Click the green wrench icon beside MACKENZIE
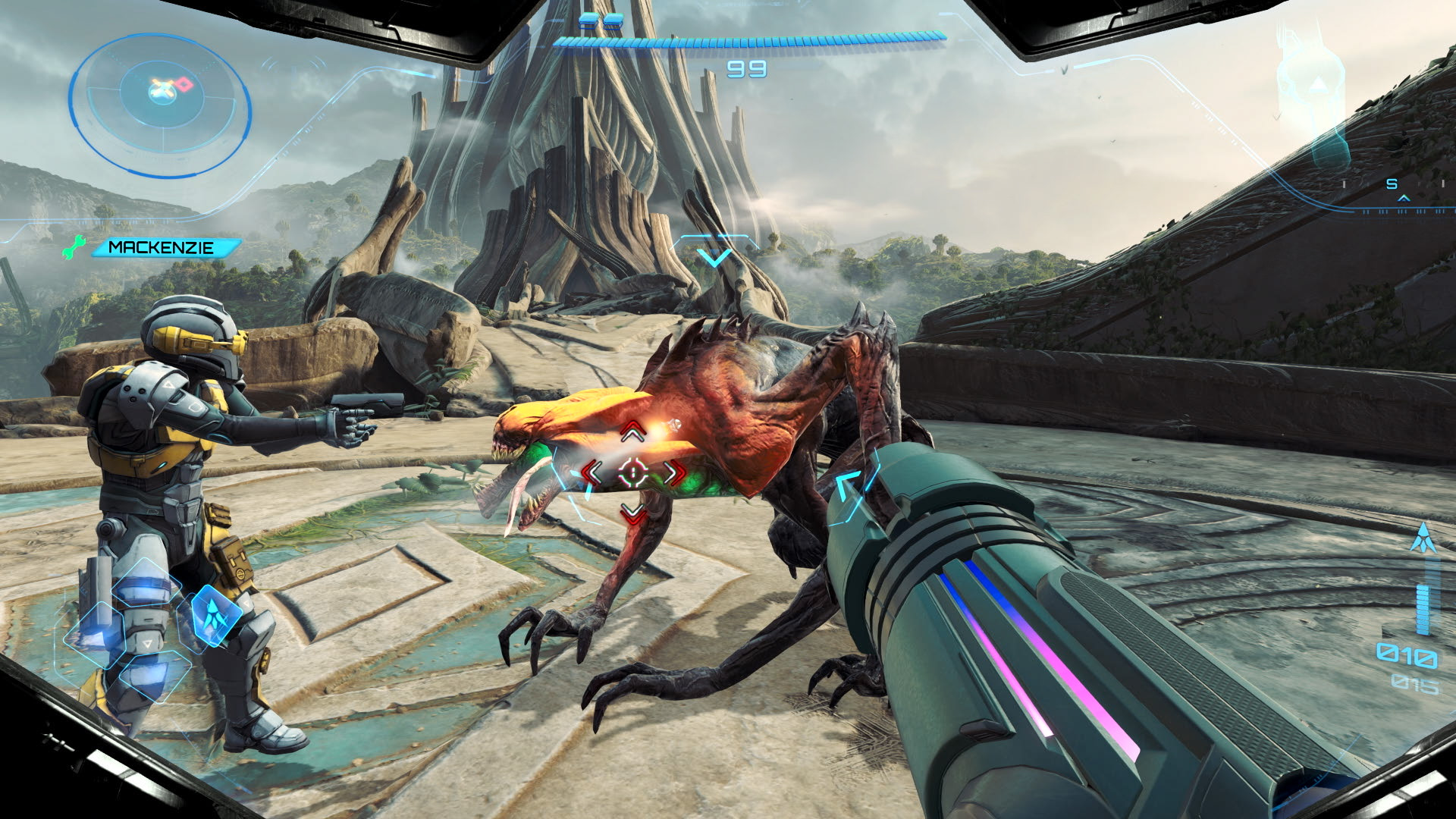Image resolution: width=1456 pixels, height=819 pixels. click(74, 247)
